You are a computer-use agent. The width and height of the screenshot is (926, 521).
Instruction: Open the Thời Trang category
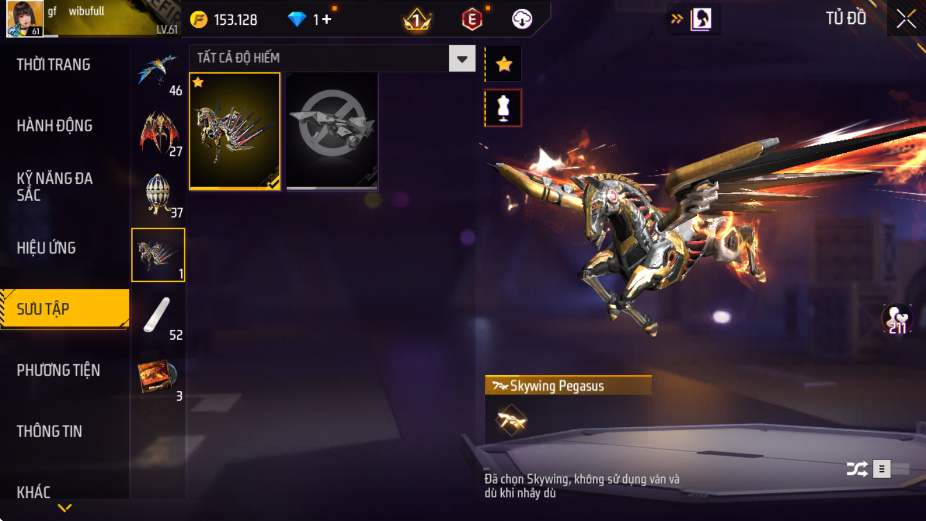tap(54, 65)
